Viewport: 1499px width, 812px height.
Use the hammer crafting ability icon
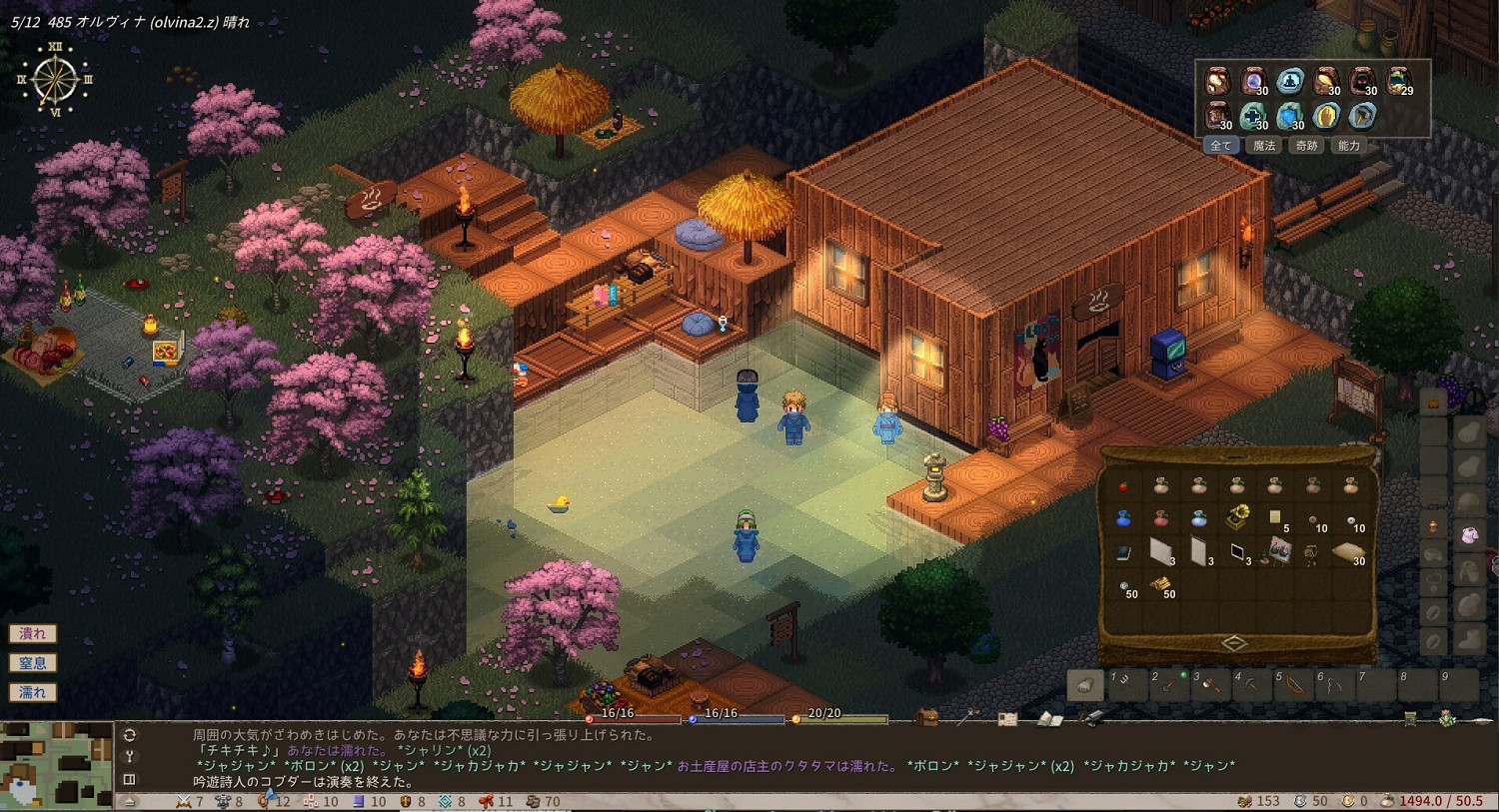pyautogui.click(x=1361, y=117)
